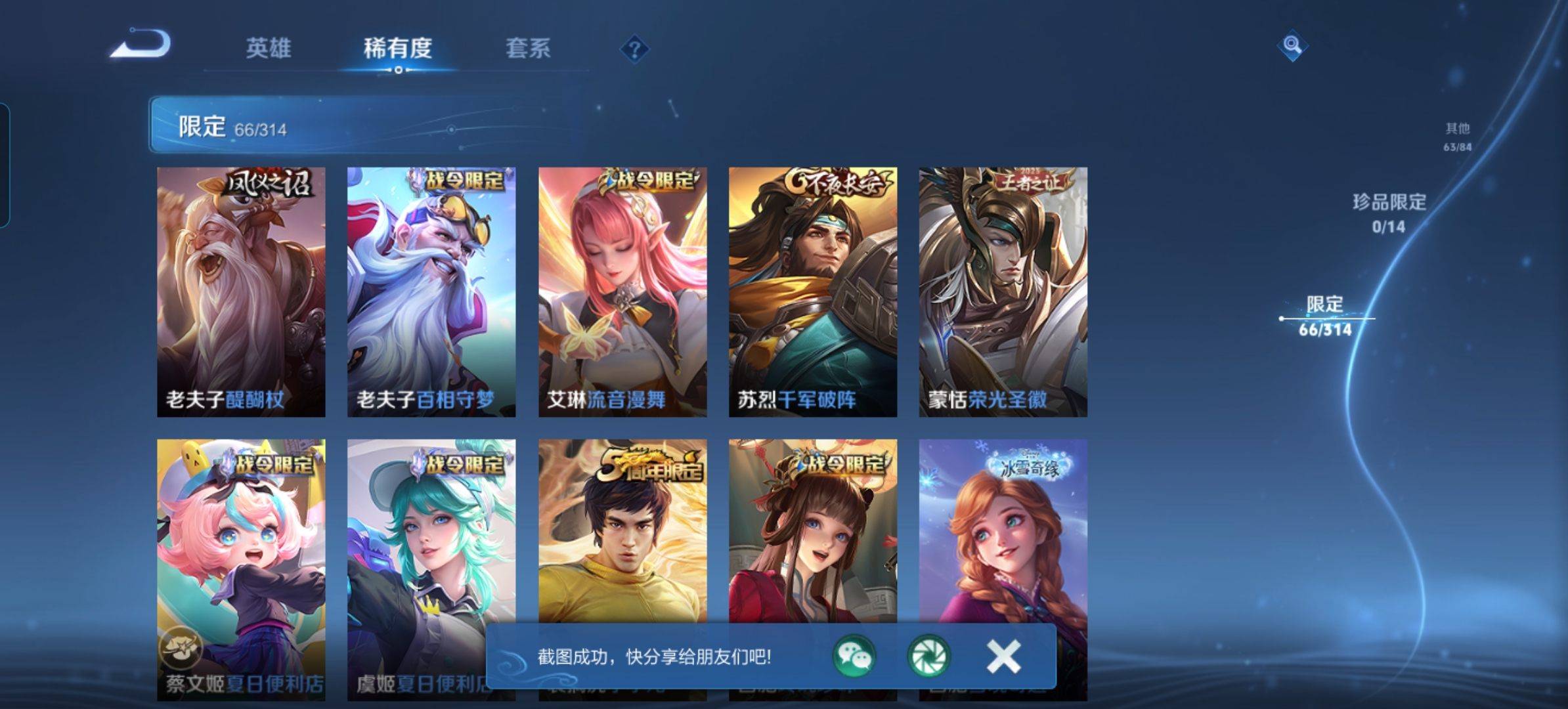Click the magnifying glass search icon
Viewport: 1568px width, 709px height.
1292,45
